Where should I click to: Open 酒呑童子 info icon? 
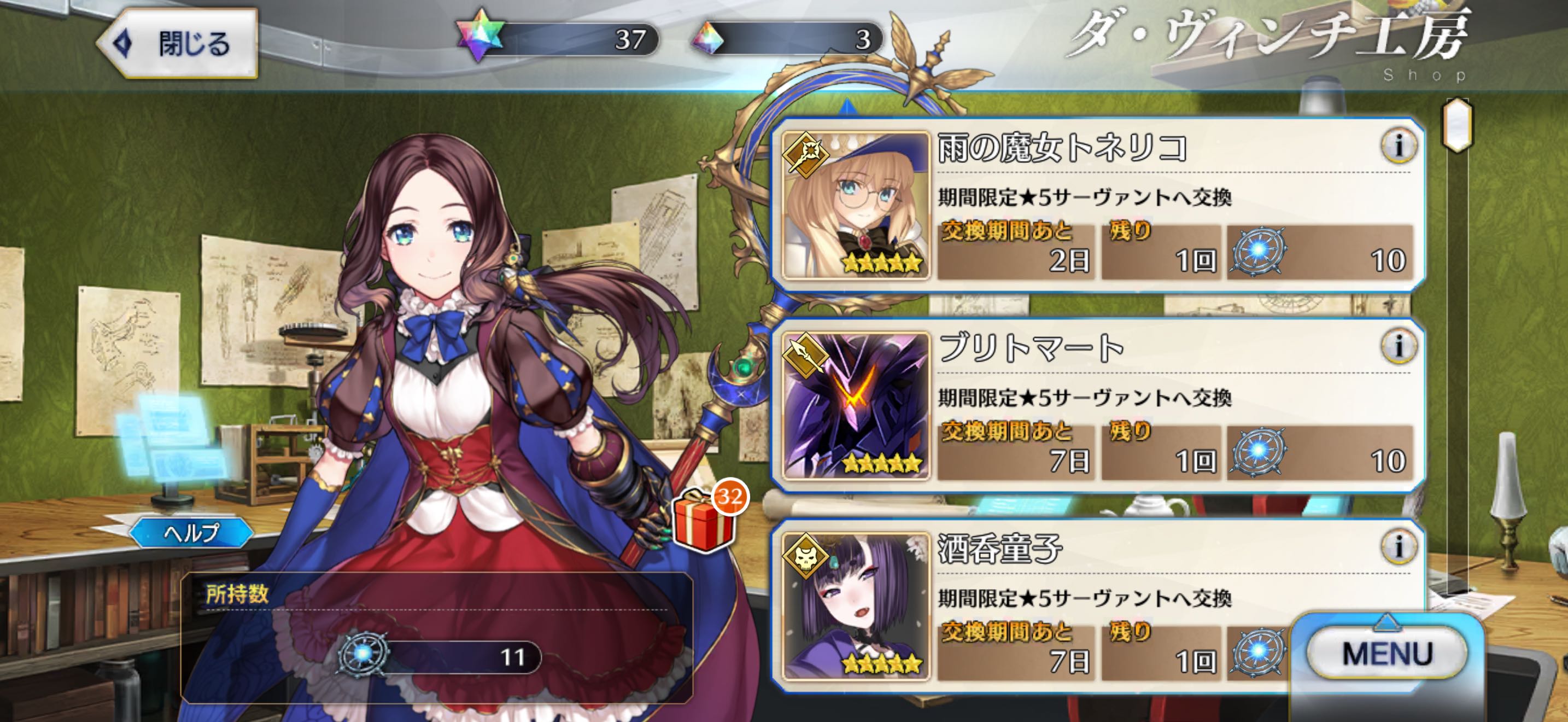pos(1398,546)
